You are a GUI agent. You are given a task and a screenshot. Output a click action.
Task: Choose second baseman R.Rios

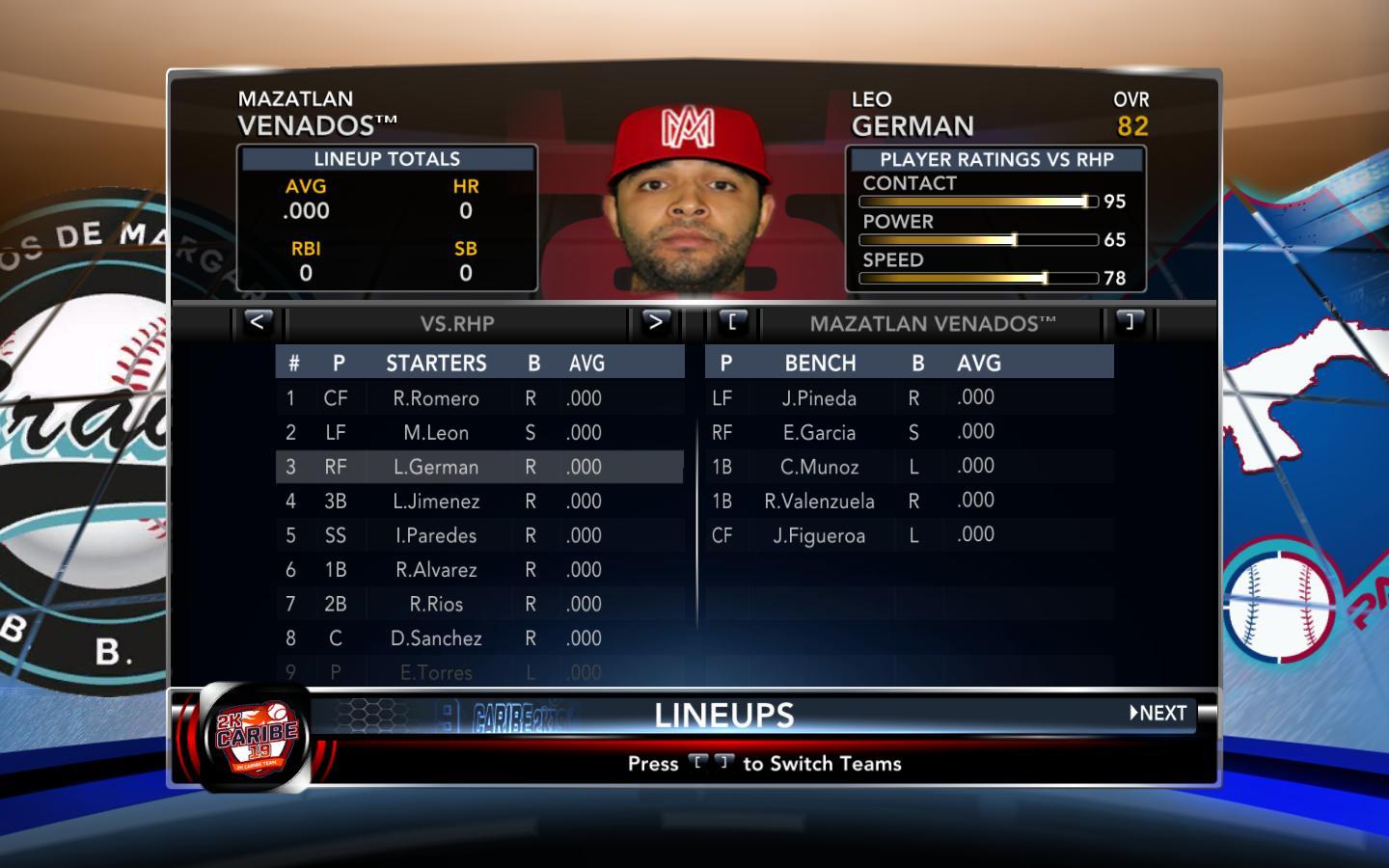tap(436, 604)
